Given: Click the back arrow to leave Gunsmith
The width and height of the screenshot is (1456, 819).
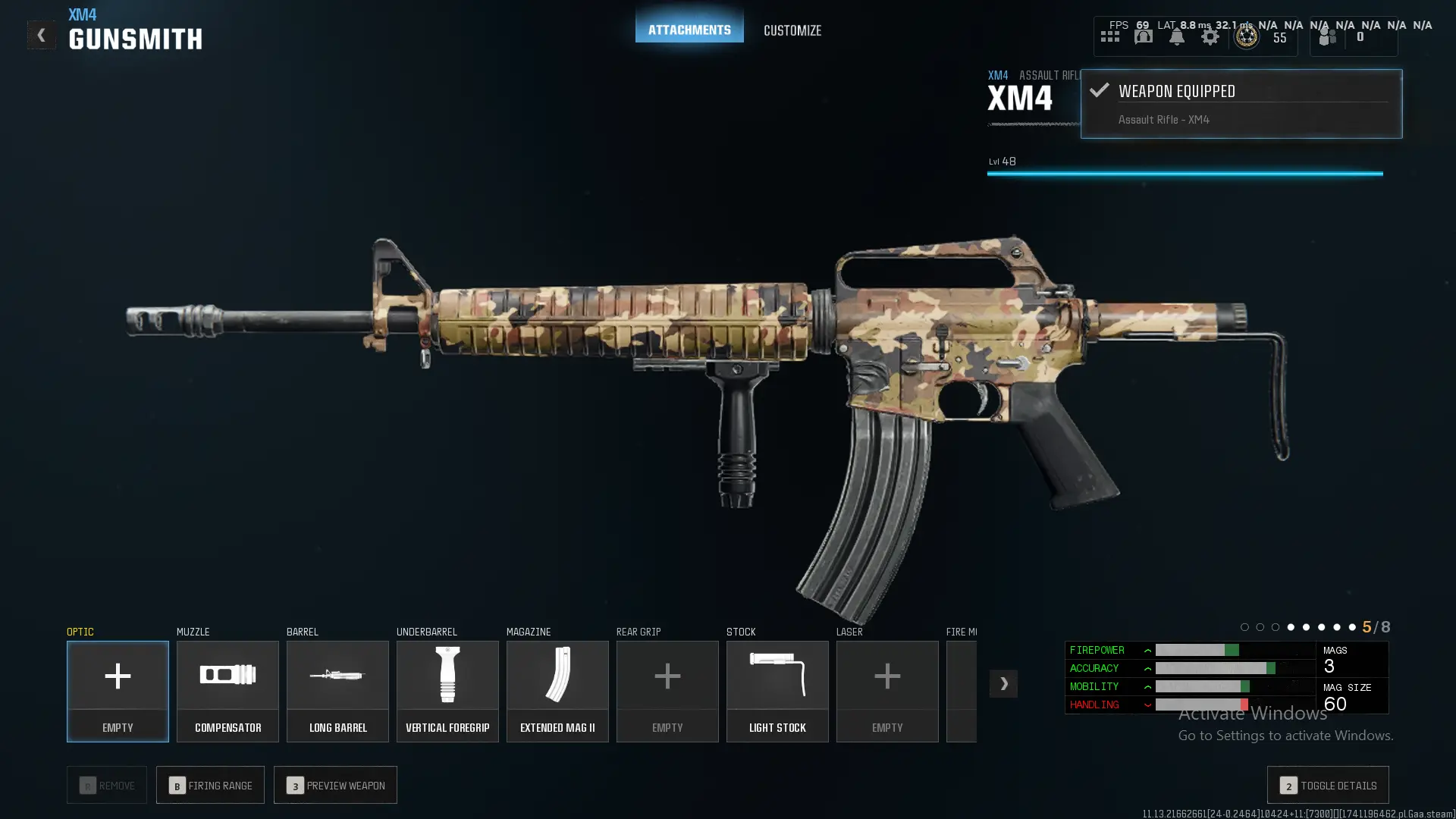Looking at the screenshot, I should click(42, 34).
